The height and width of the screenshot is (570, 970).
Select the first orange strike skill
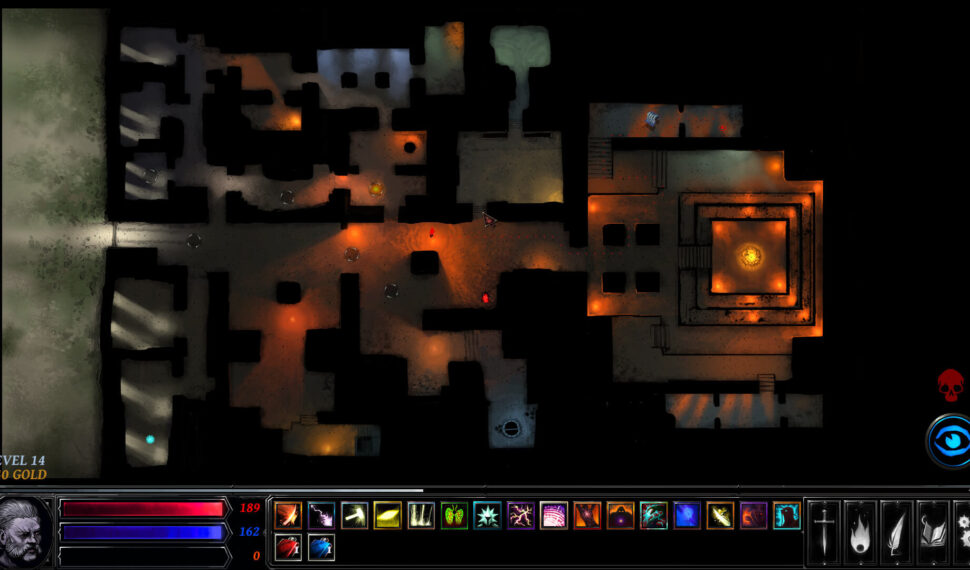(x=288, y=515)
